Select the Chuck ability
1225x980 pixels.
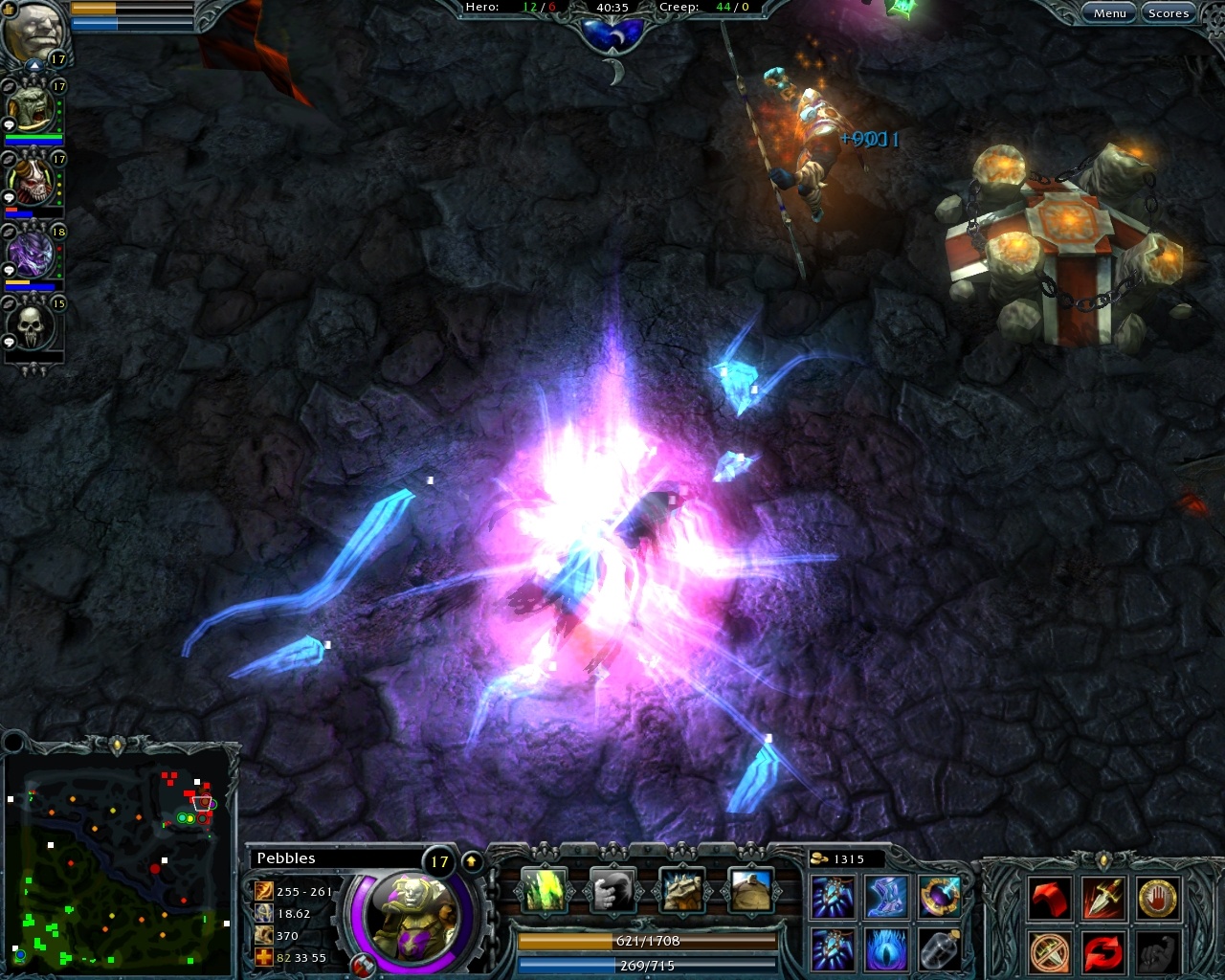click(613, 891)
